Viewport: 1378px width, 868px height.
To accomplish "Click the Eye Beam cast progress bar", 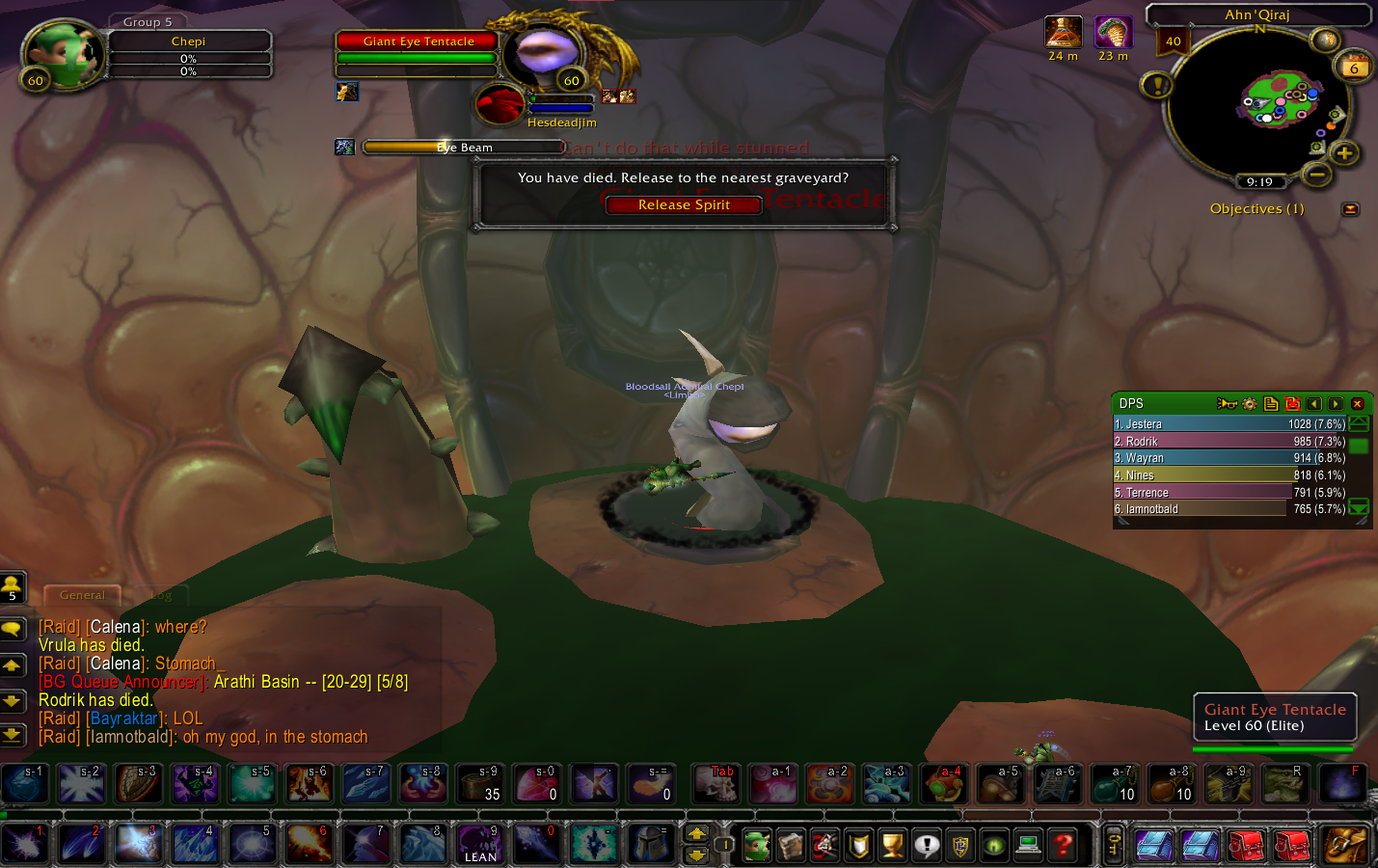I will pyautogui.click(x=463, y=147).
